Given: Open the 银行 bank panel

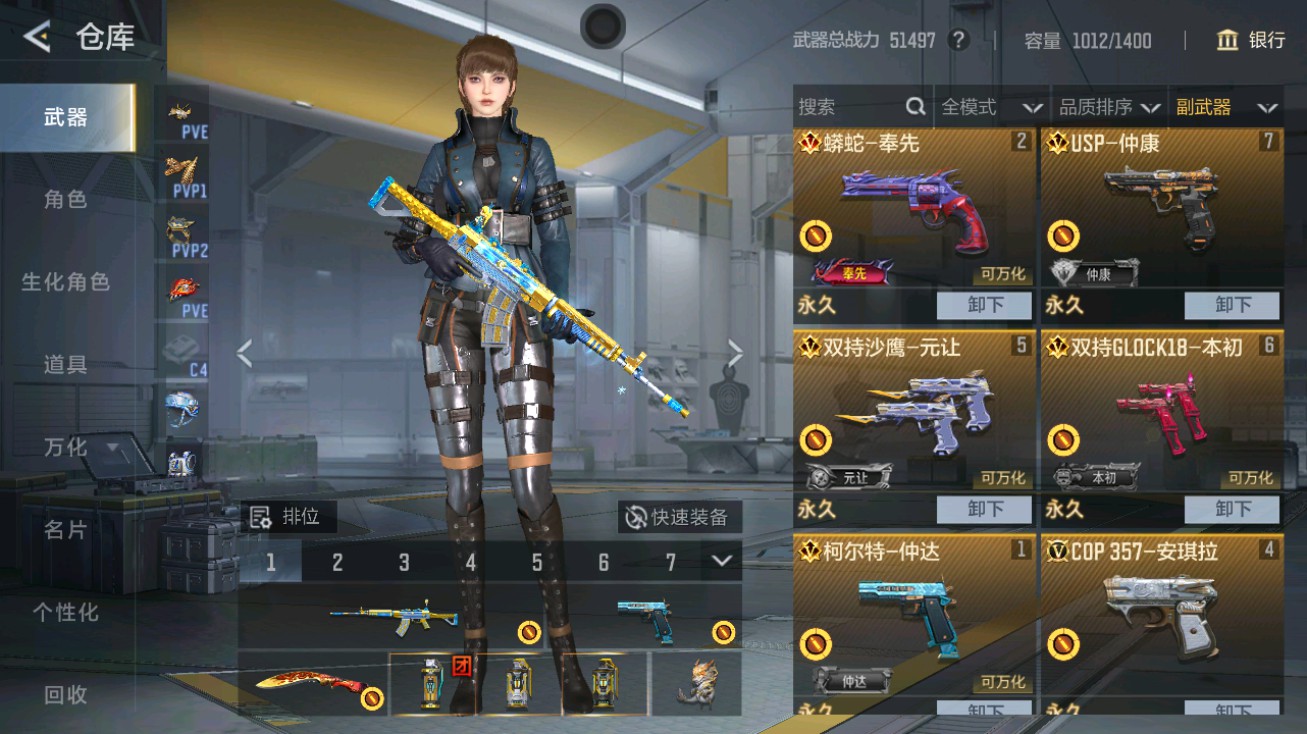Looking at the screenshot, I should tap(1254, 41).
